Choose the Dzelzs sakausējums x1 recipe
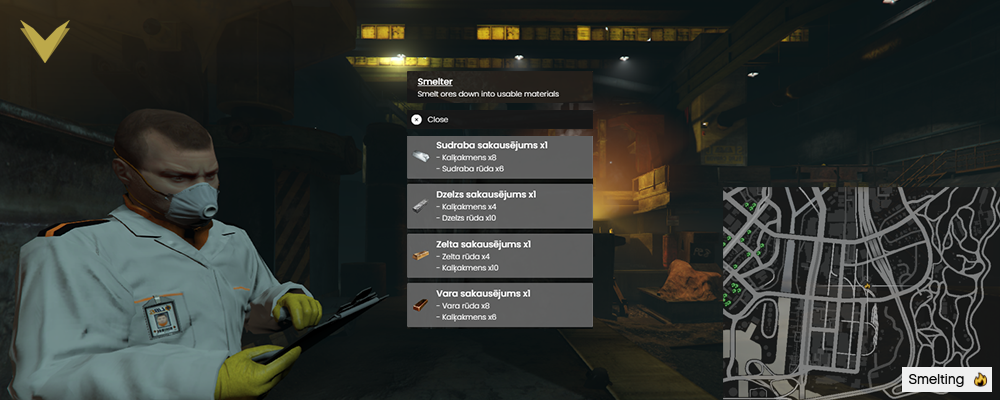This screenshot has height=400, width=1000. coord(500,206)
